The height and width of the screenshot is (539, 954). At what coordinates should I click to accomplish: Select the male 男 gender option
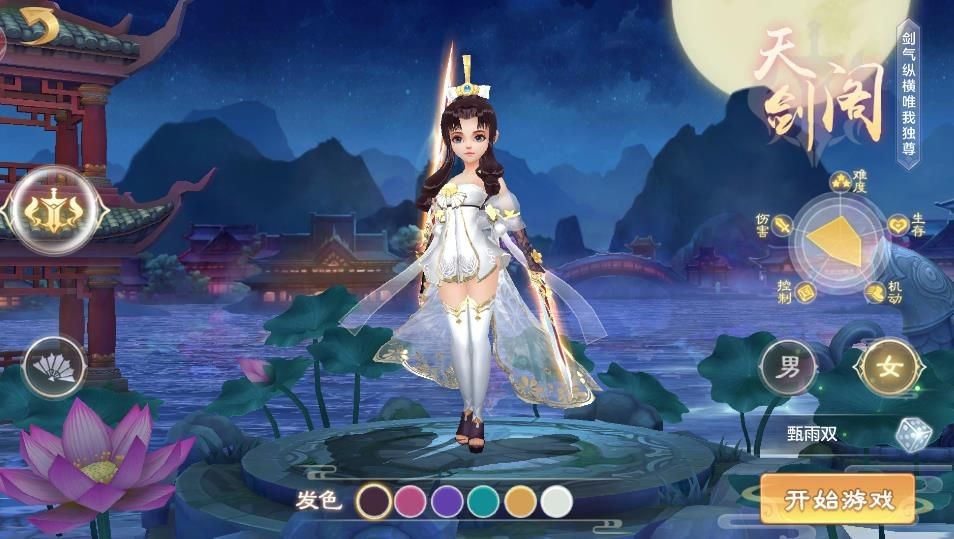tap(789, 368)
